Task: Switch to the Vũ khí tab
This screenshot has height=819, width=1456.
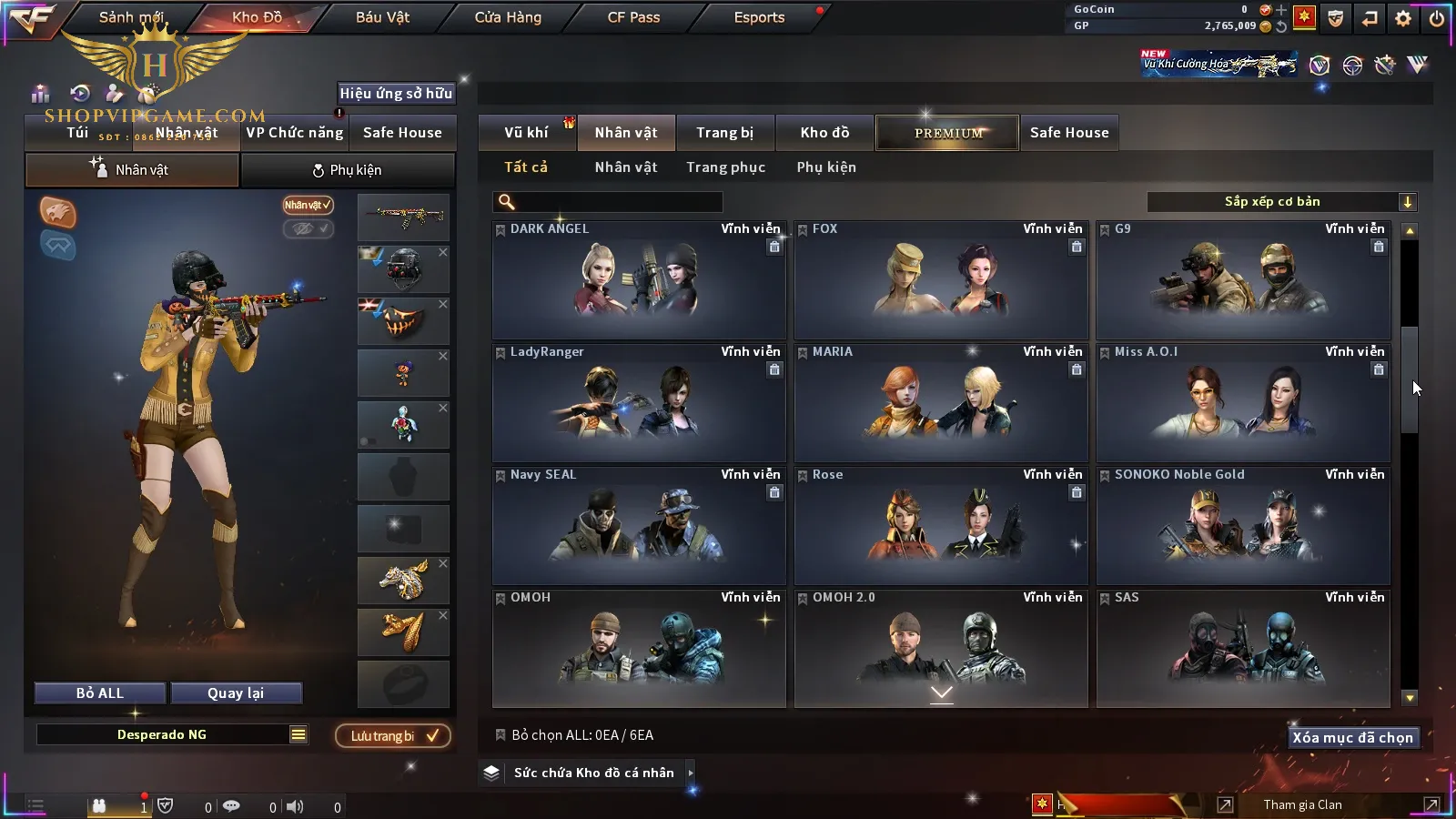Action: pos(526,133)
